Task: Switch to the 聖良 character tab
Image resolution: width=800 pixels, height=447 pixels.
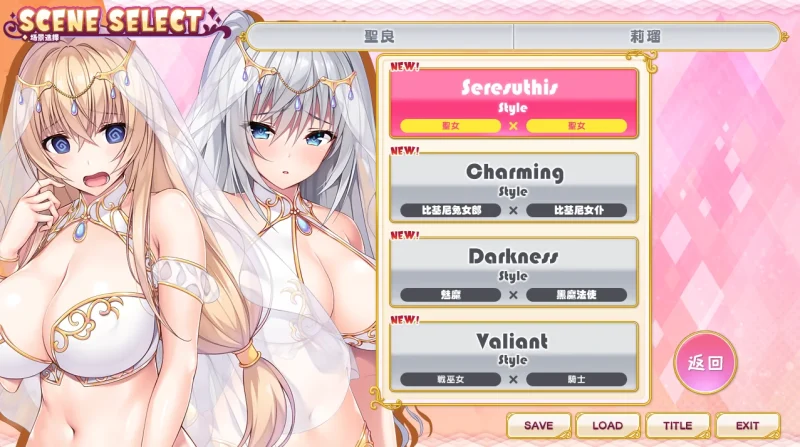Action: [x=380, y=37]
